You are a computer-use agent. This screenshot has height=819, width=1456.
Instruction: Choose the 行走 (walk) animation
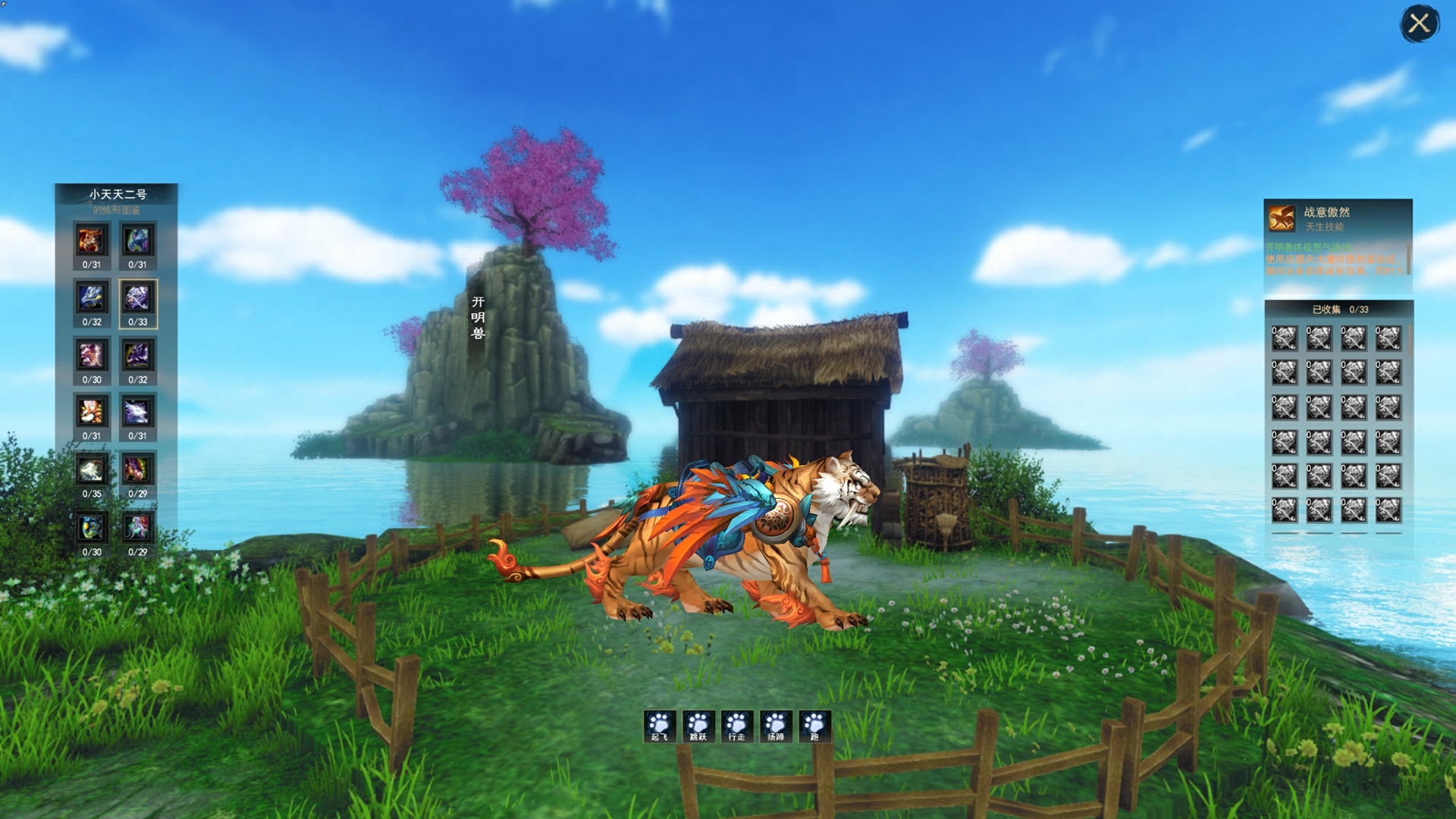click(x=736, y=726)
